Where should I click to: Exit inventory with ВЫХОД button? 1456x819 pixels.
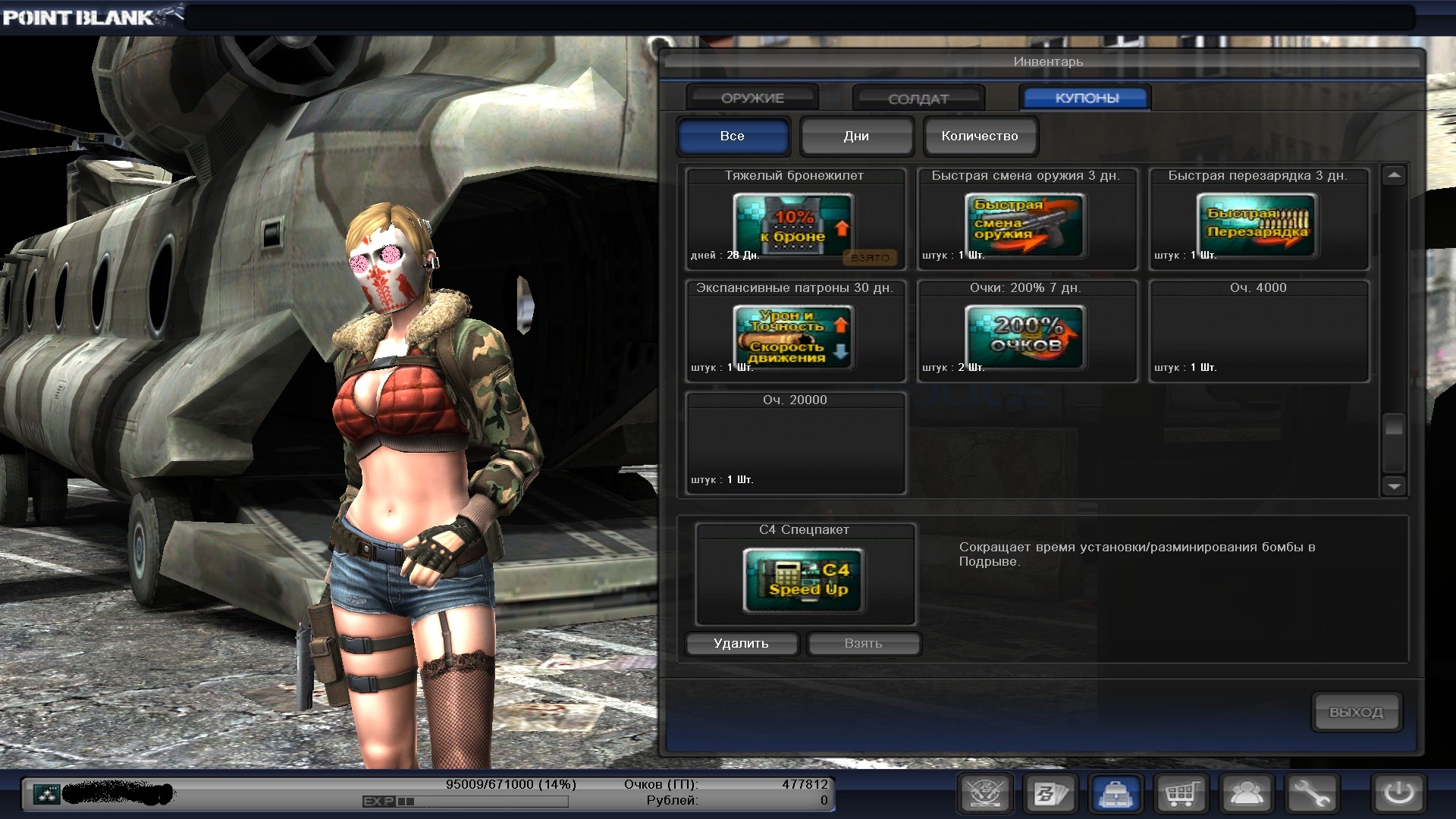pyautogui.click(x=1355, y=712)
